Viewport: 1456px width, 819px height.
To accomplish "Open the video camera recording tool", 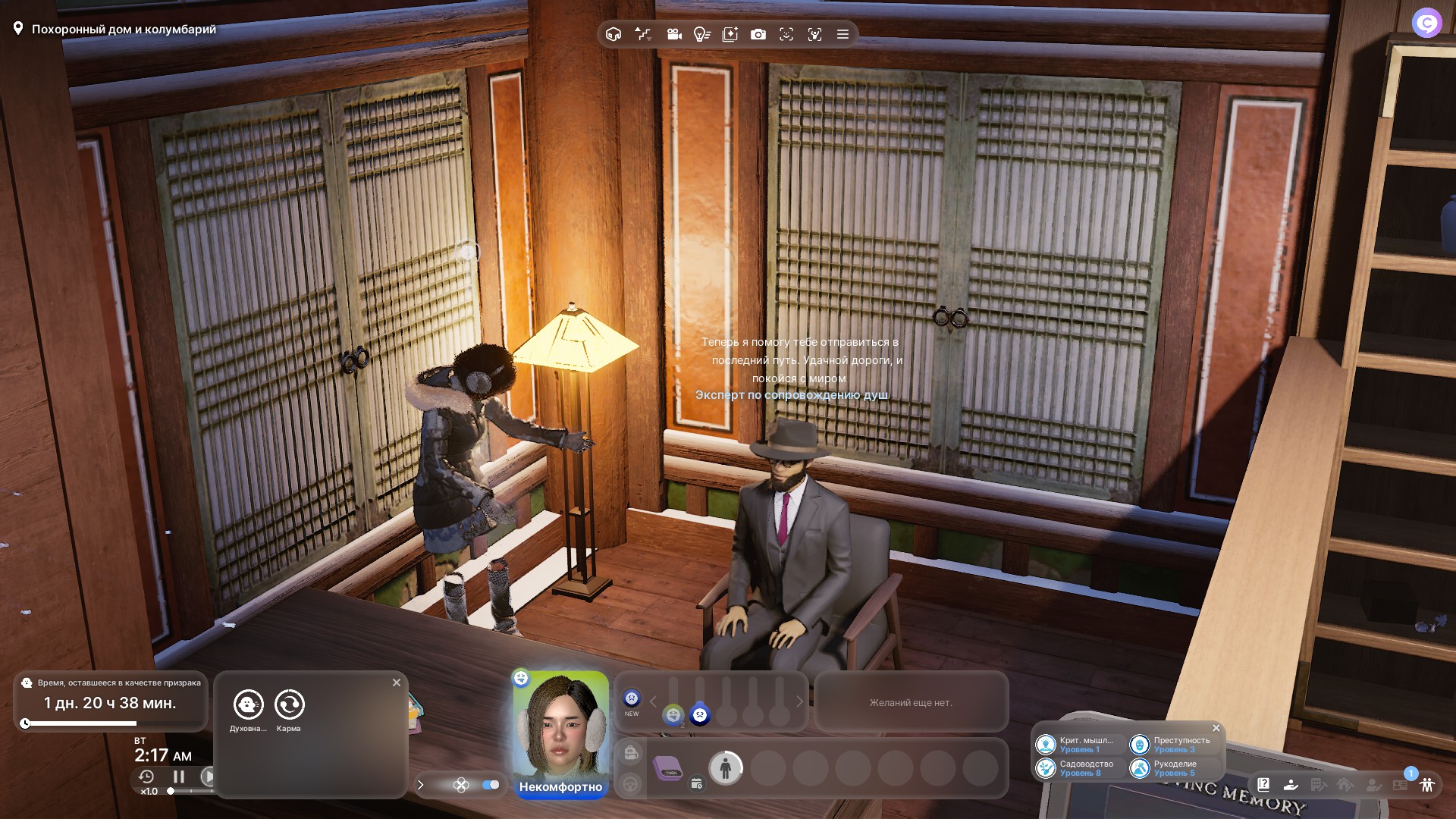I will click(673, 34).
